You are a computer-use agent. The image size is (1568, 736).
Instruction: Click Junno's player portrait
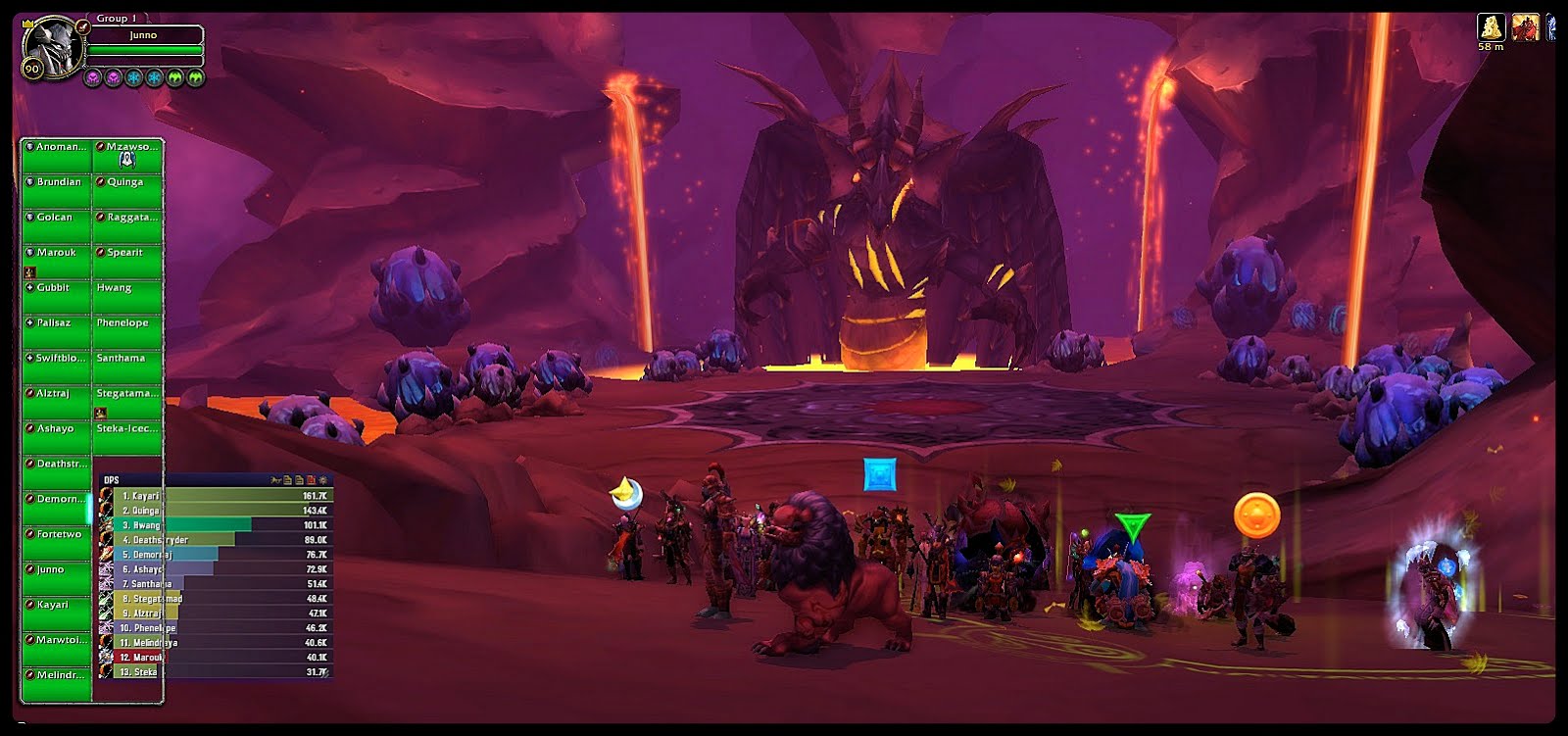pyautogui.click(x=51, y=46)
